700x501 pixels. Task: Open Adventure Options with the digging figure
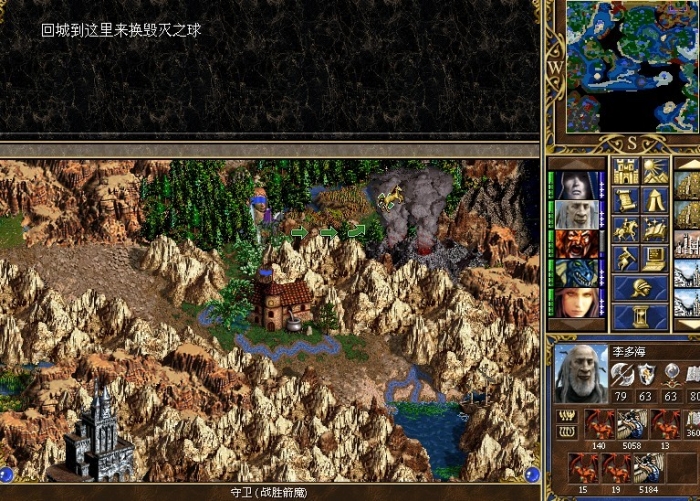[x=626, y=258]
